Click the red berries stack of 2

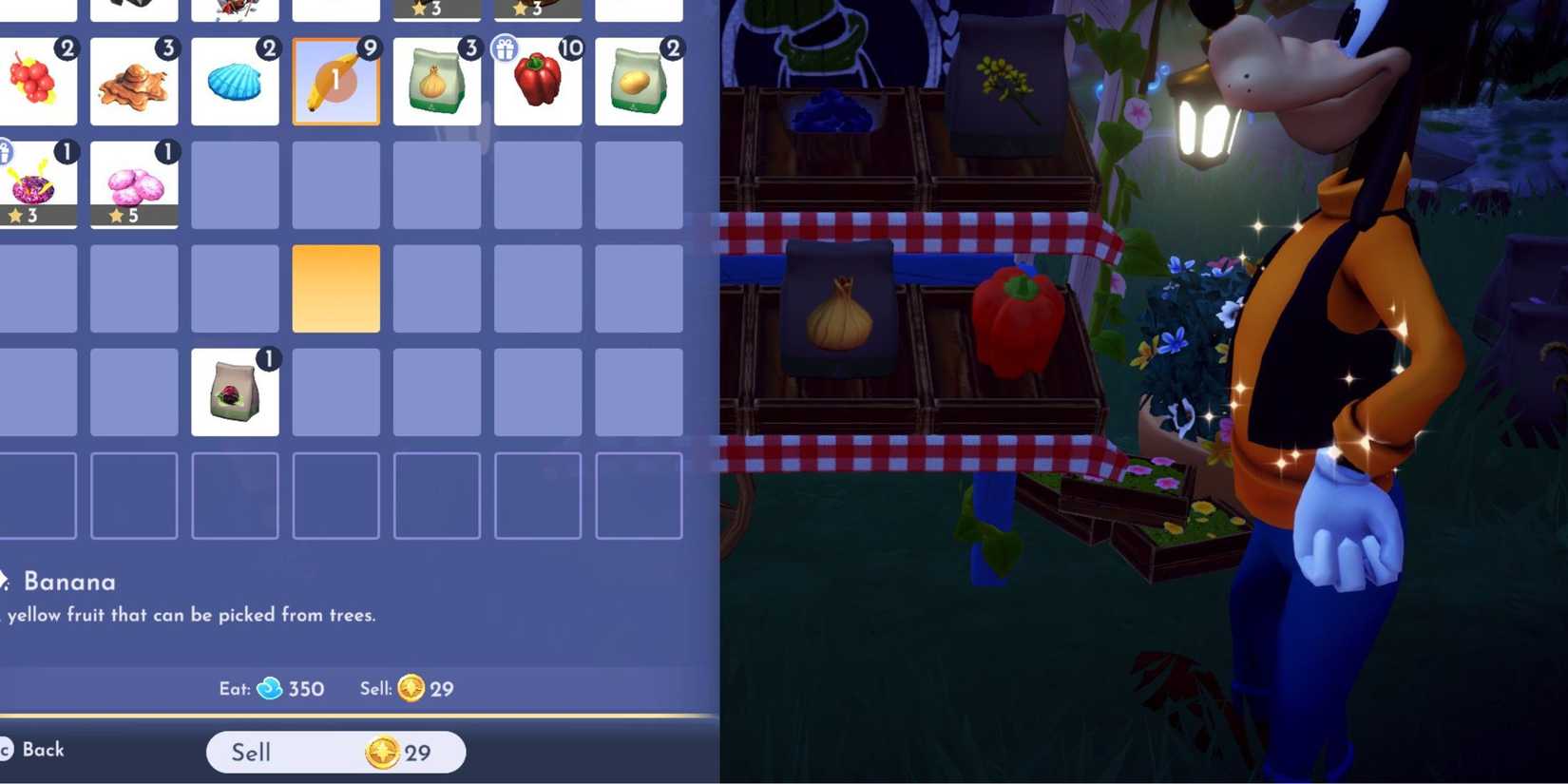pyautogui.click(x=36, y=82)
